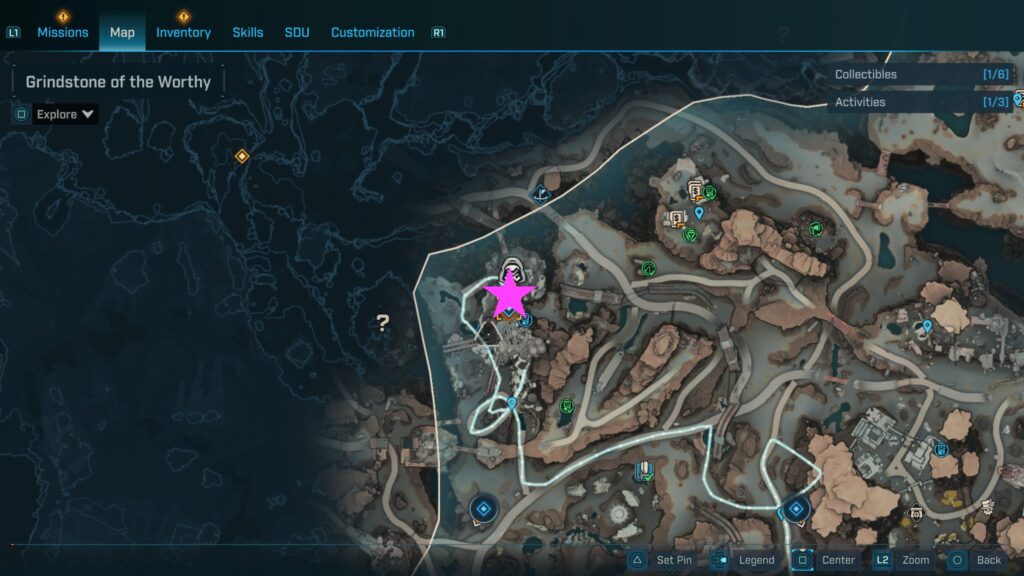Click the pink star pin on map
The image size is (1024, 576).
coord(510,293)
